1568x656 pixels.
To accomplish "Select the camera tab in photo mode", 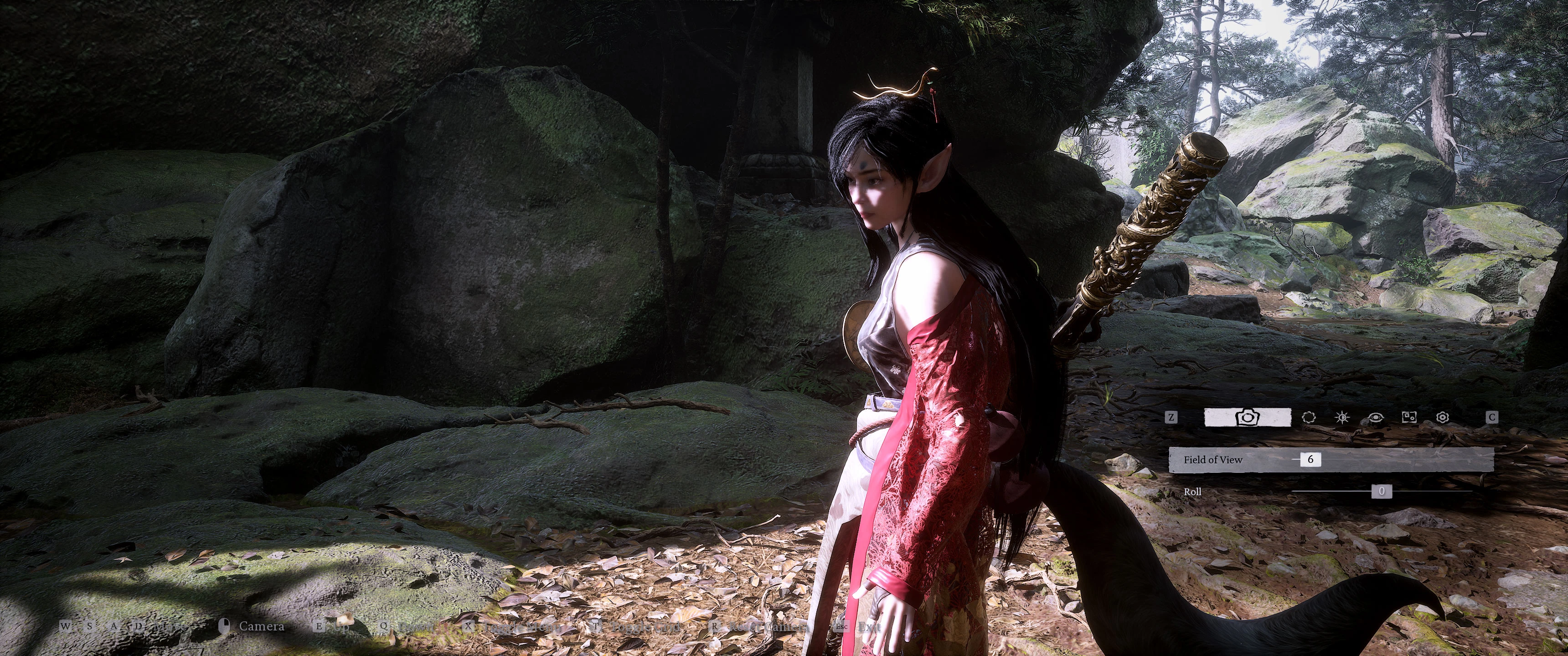I will 1247,417.
